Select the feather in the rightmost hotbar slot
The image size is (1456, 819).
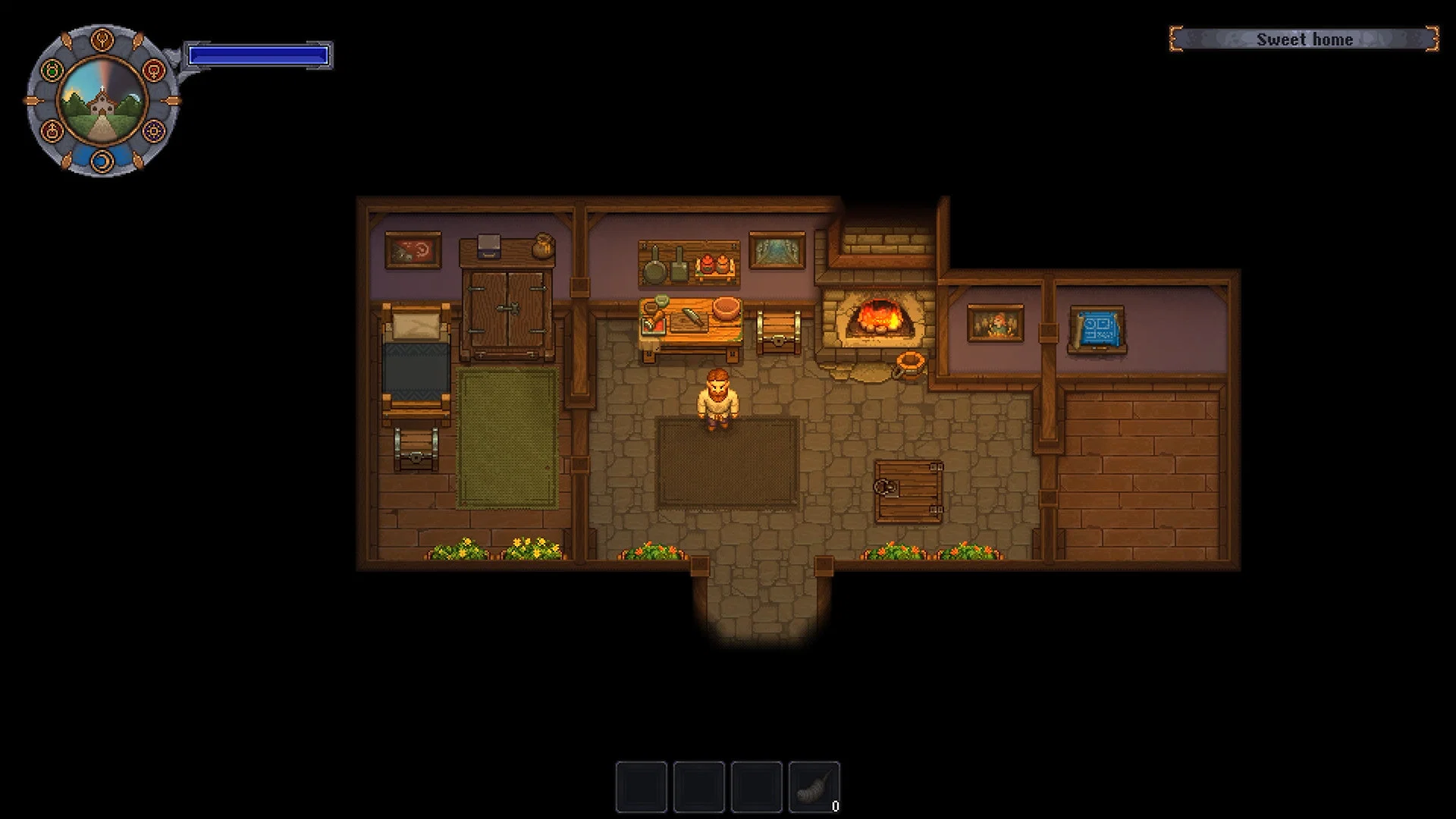pyautogui.click(x=815, y=786)
